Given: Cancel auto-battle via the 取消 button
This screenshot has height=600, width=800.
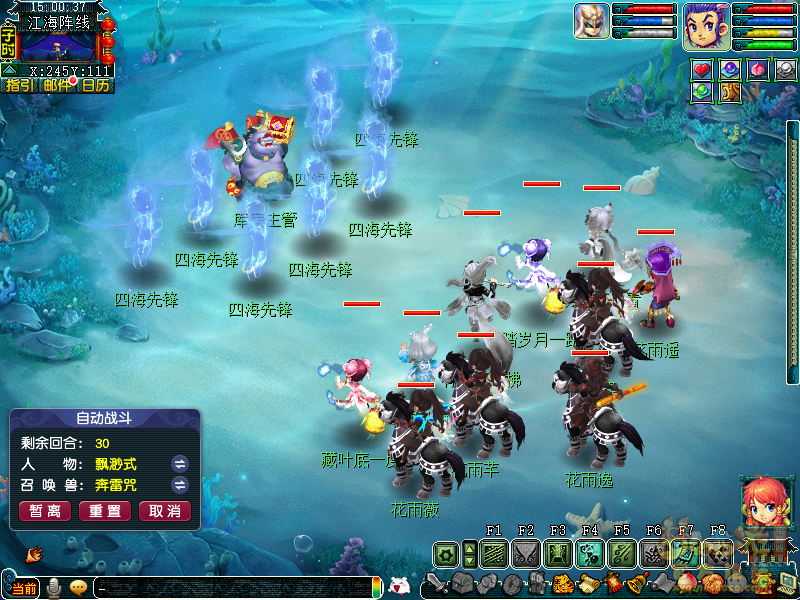Looking at the screenshot, I should 165,511.
